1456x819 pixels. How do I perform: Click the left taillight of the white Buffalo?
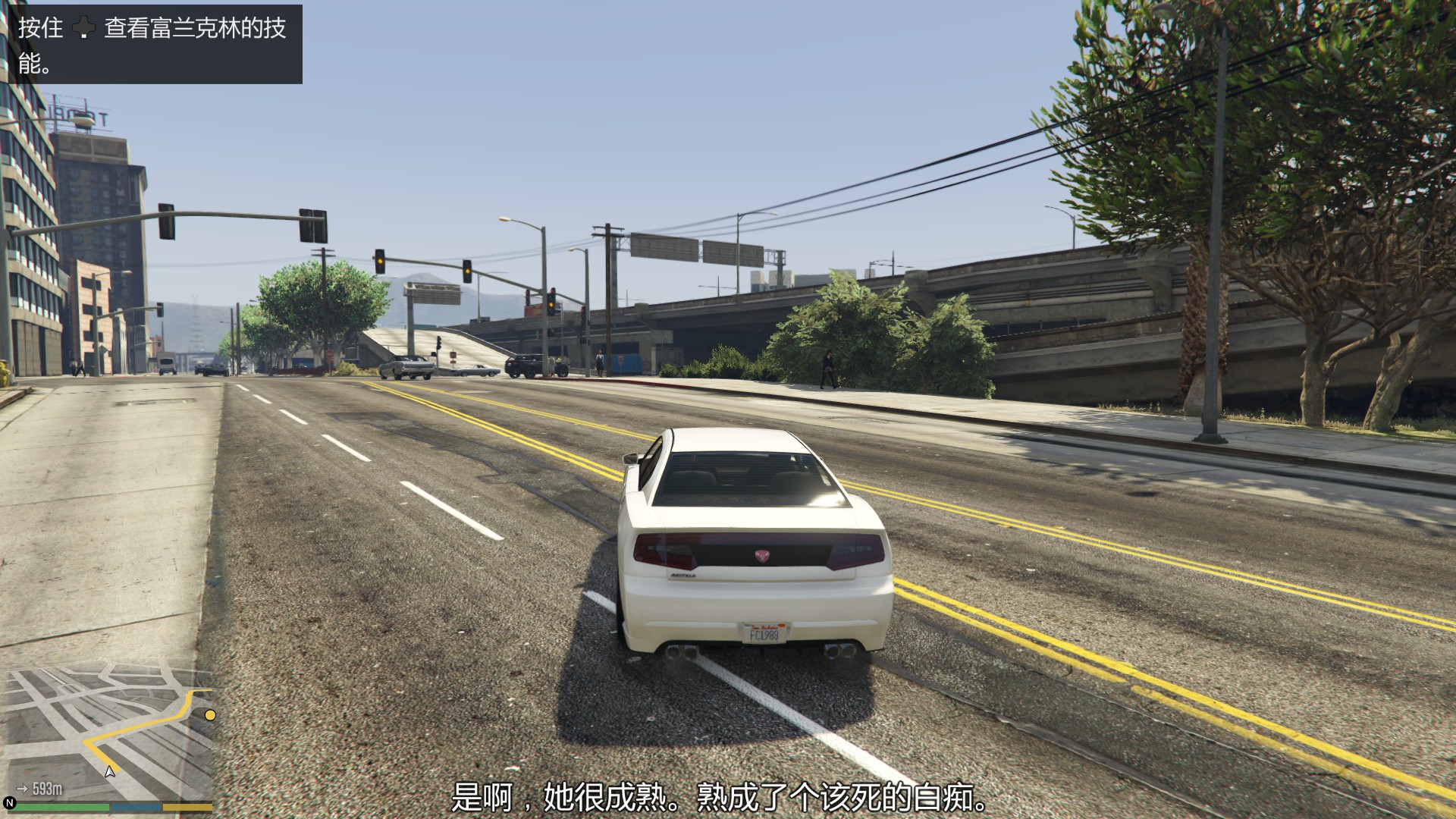point(664,551)
